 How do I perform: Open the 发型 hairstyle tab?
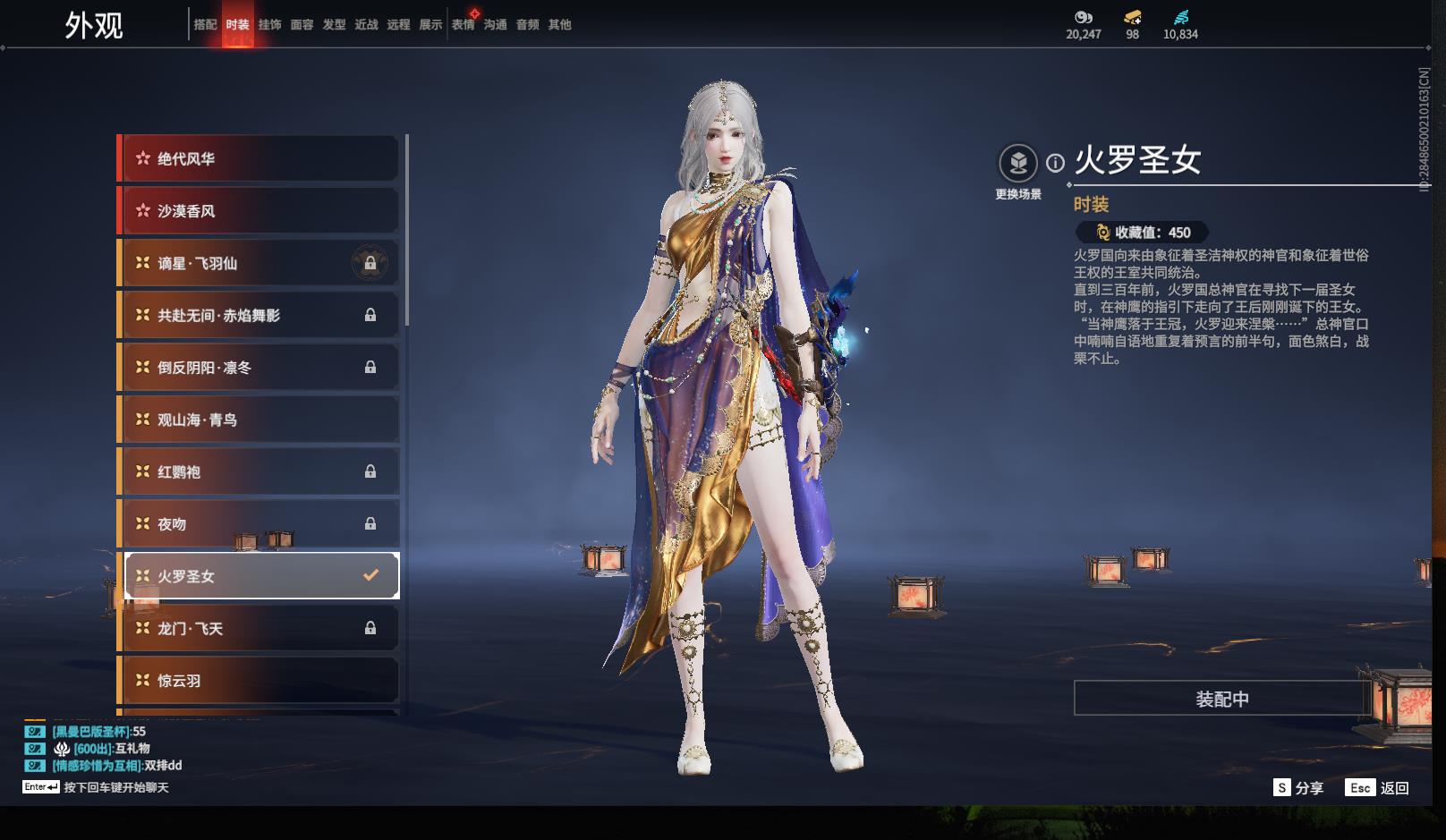coord(334,25)
